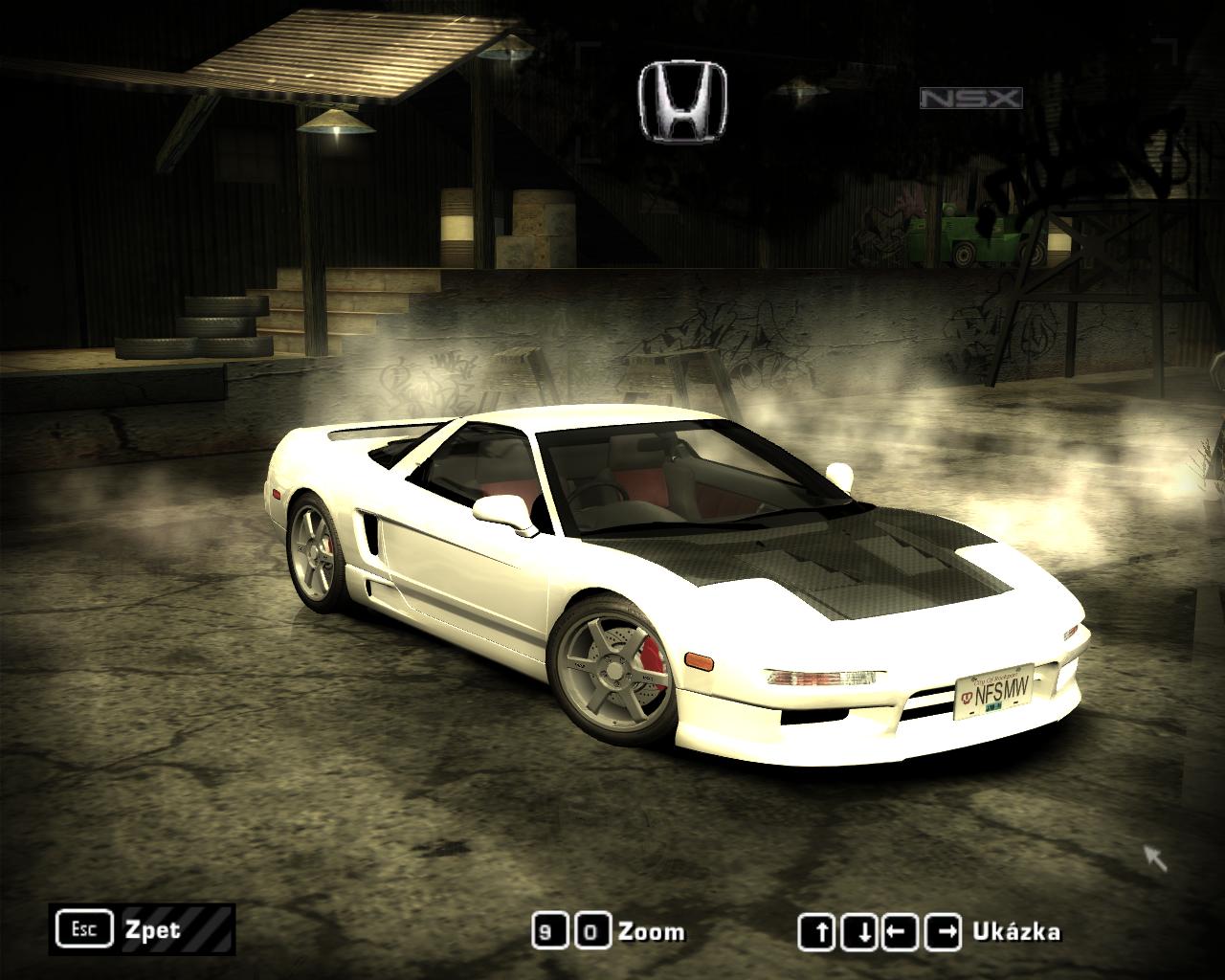This screenshot has height=980, width=1225.
Task: Select the down arrow key icon
Action: pyautogui.click(x=858, y=928)
